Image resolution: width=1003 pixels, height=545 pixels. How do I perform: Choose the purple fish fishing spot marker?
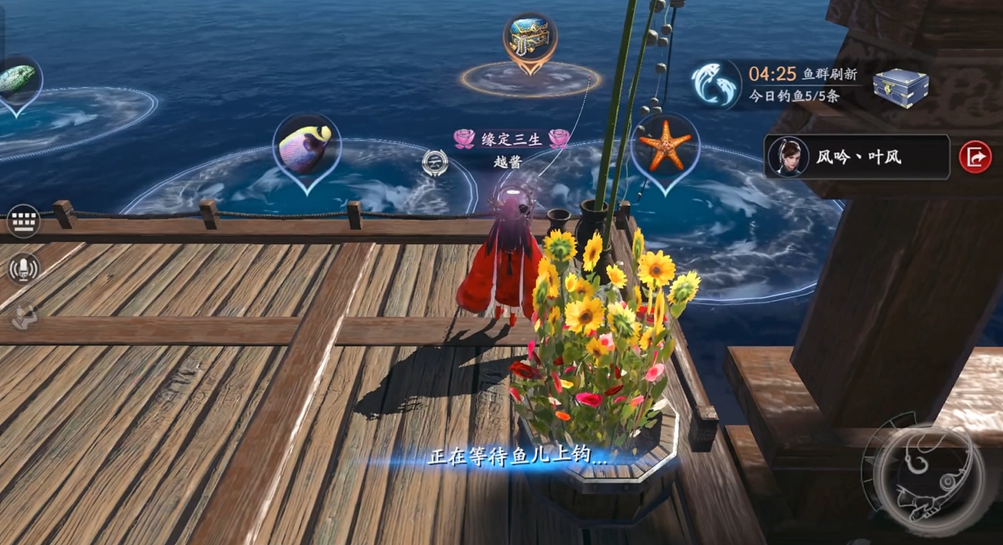click(307, 146)
